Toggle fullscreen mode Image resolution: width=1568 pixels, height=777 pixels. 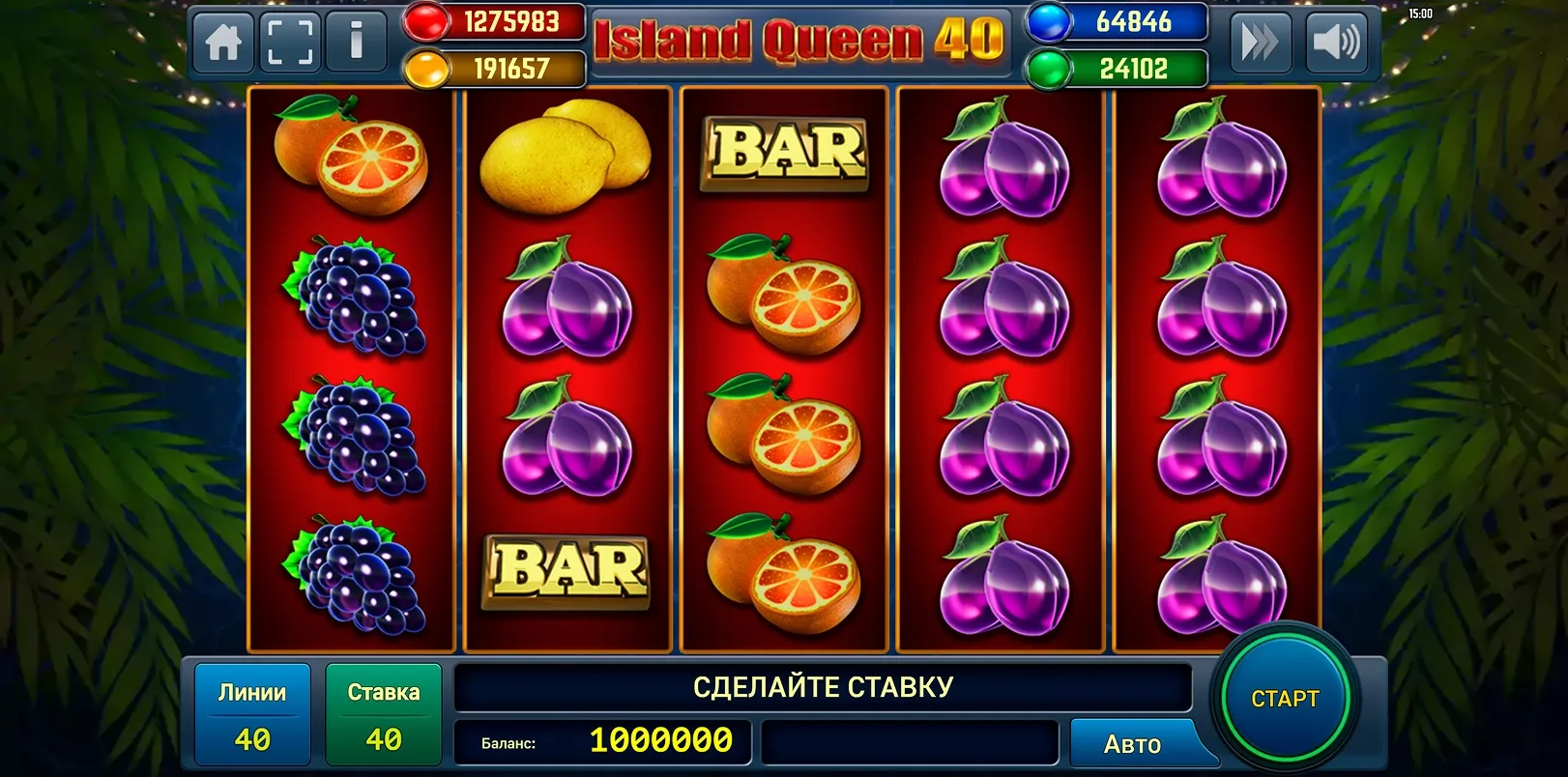pos(290,43)
